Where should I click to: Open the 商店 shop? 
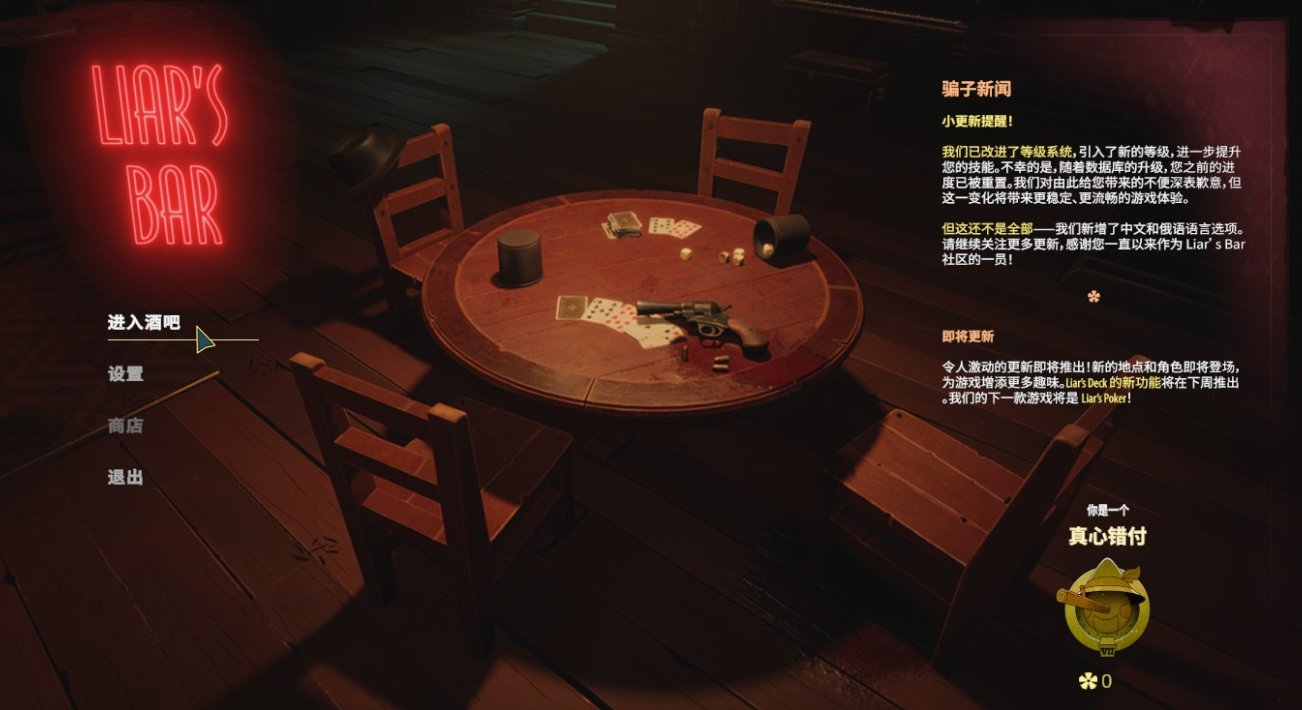[x=126, y=426]
